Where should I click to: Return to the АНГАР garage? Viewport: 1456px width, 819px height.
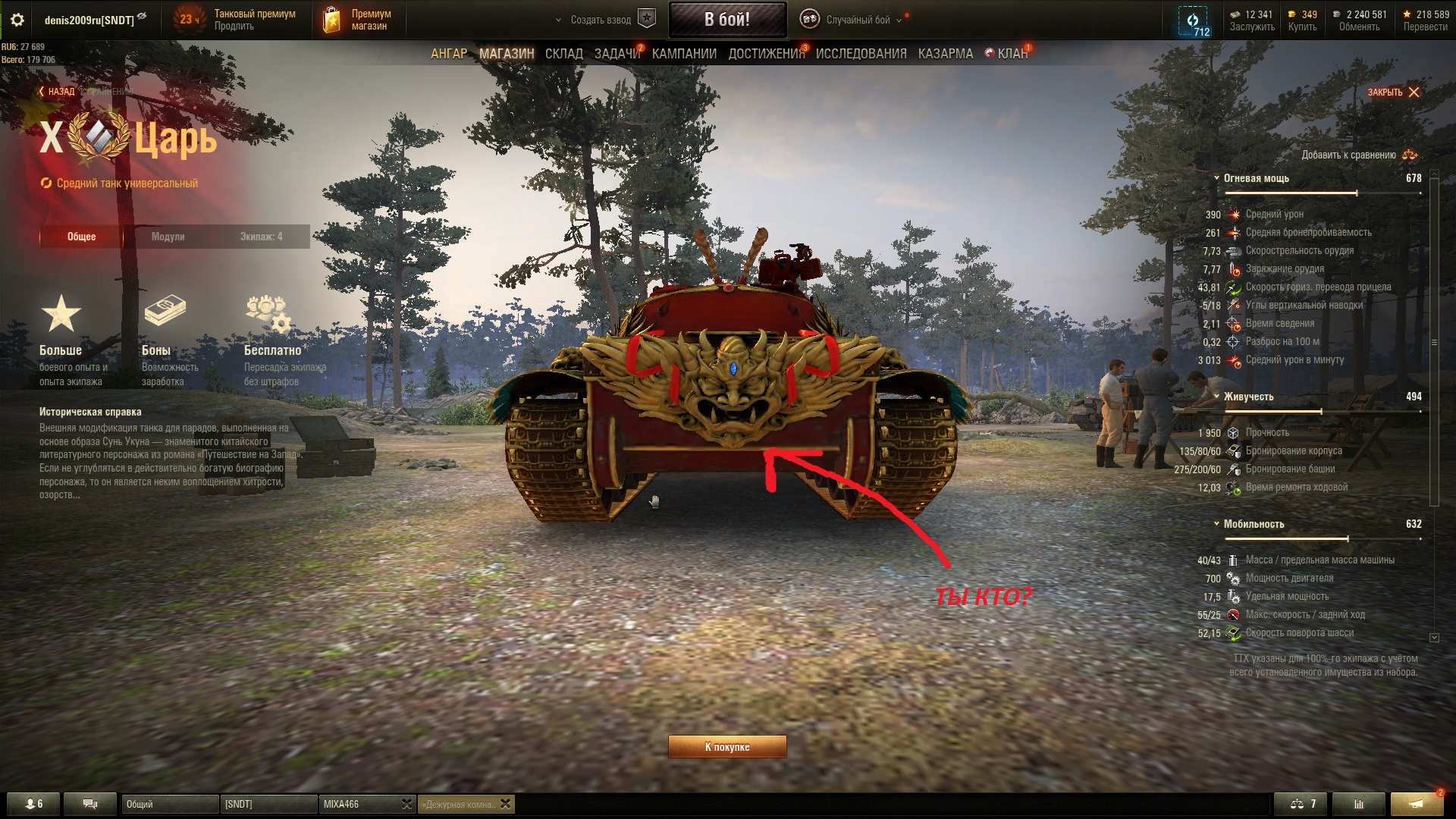(449, 54)
